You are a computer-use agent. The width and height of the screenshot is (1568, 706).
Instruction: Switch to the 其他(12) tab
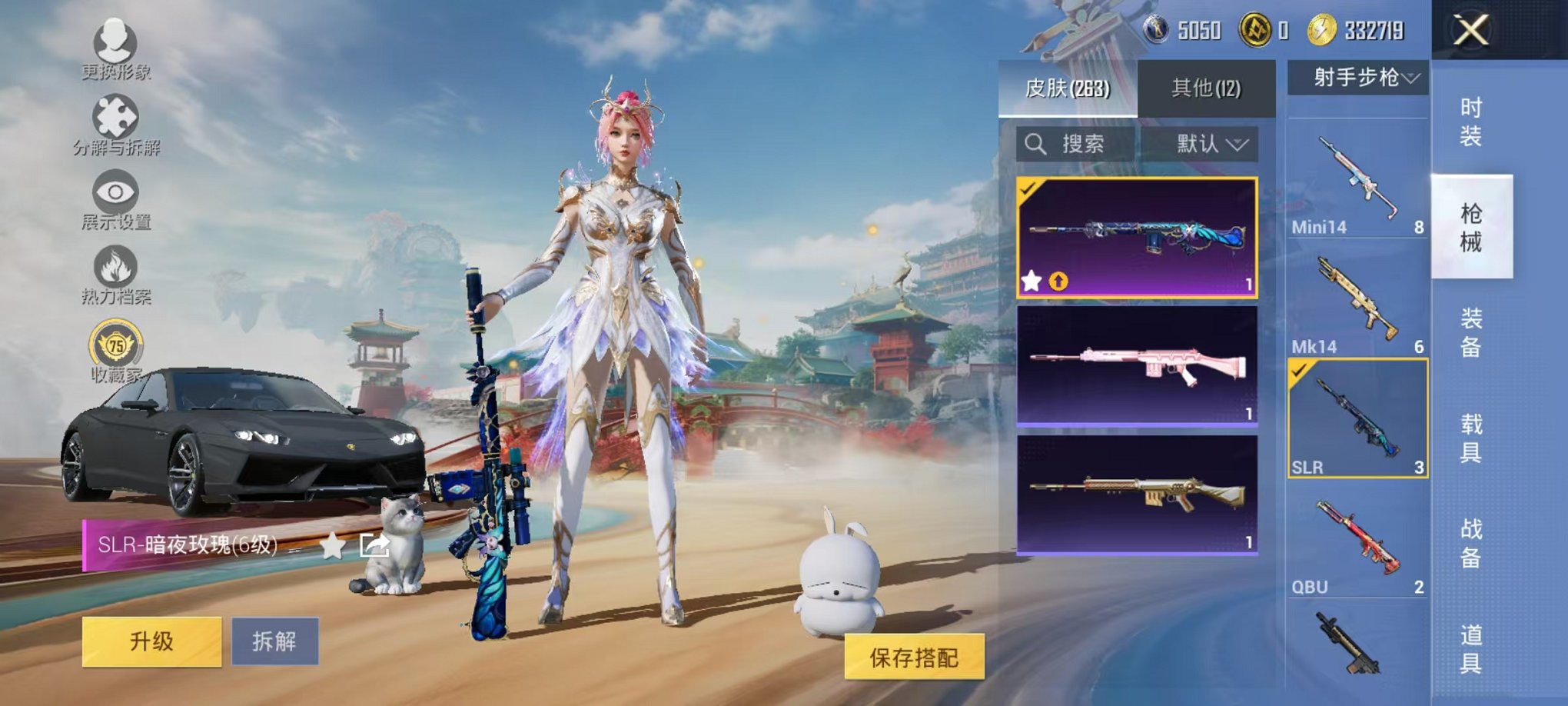[1207, 89]
